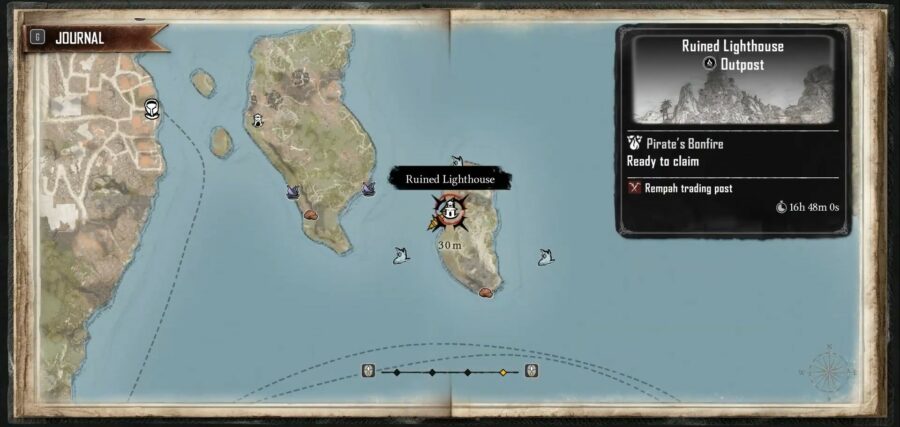Select the orange marker at the large island's south

(310, 213)
